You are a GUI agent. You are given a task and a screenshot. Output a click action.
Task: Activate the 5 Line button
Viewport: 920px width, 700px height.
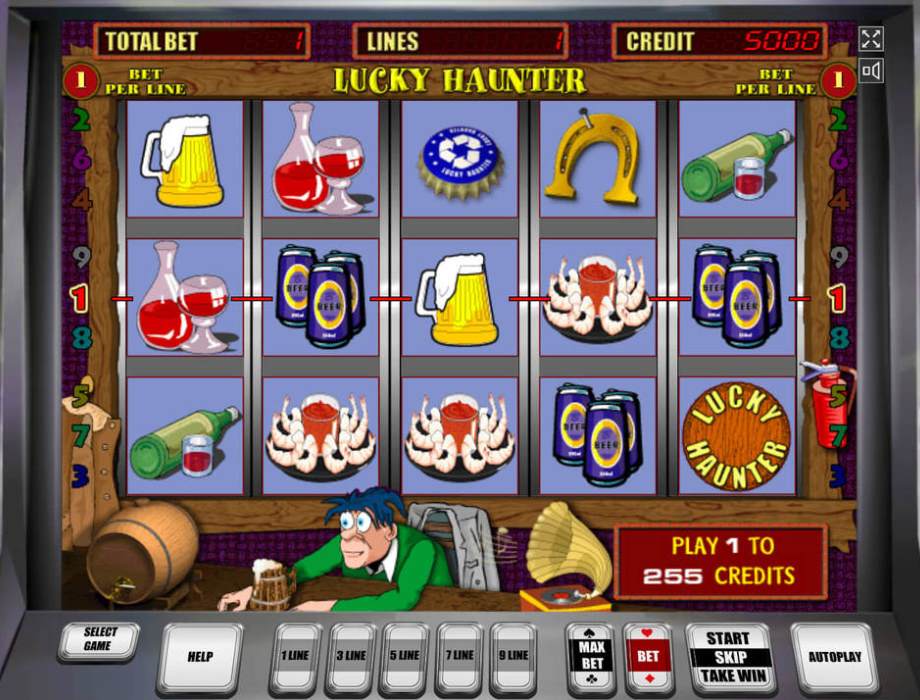coord(405,656)
